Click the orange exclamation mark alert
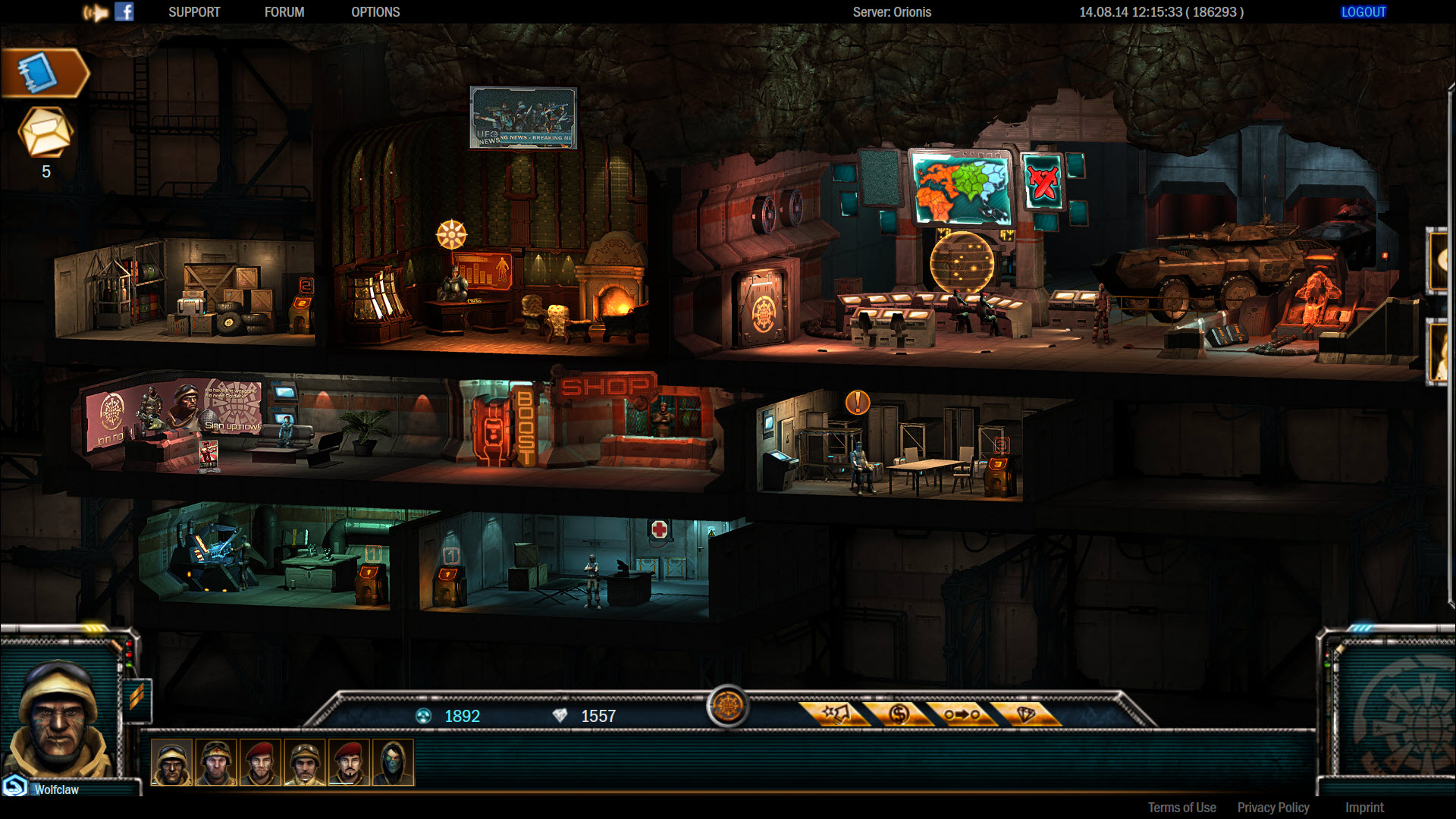This screenshot has width=1456, height=819. click(x=858, y=402)
